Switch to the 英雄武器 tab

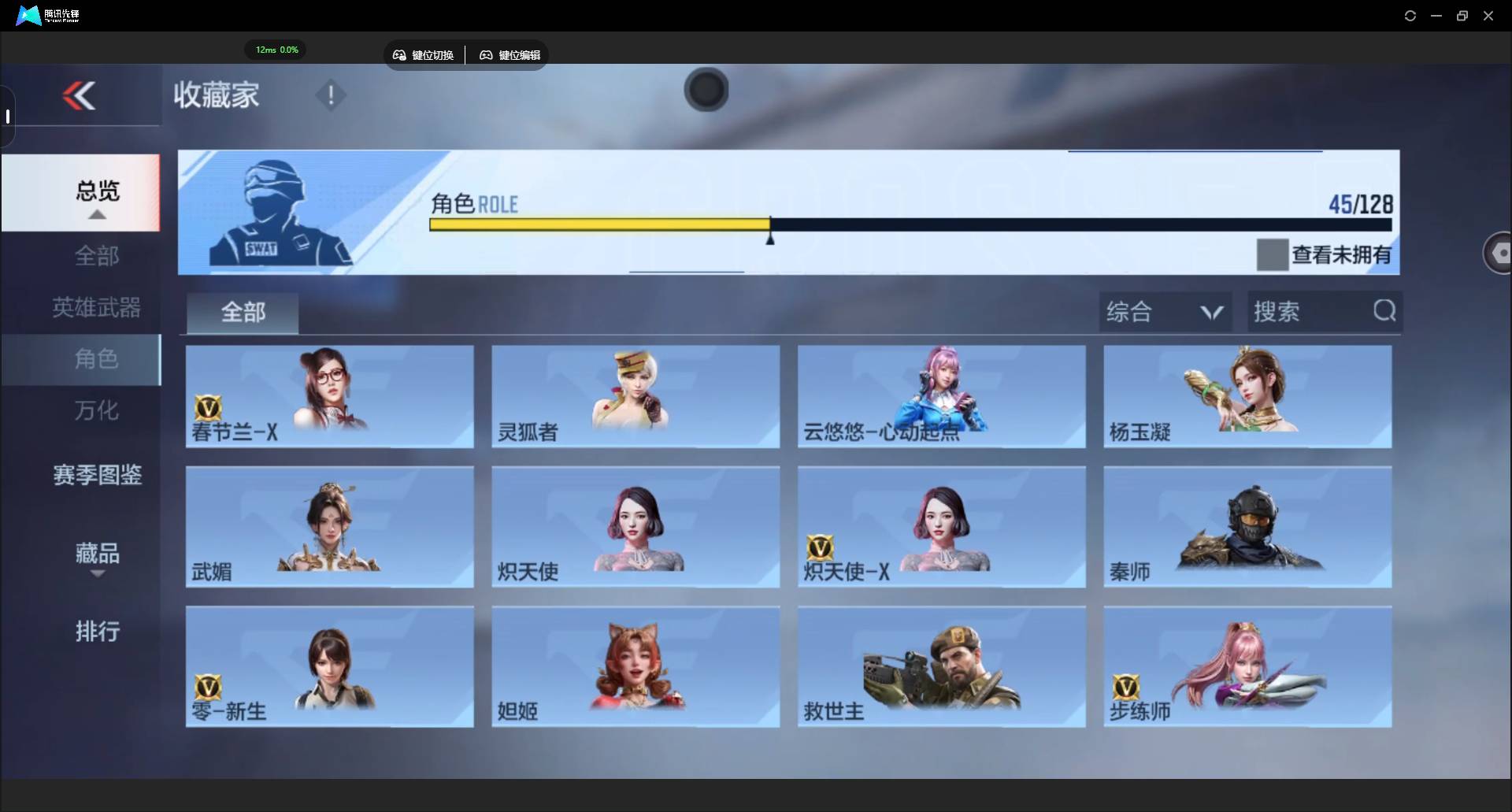pos(96,307)
